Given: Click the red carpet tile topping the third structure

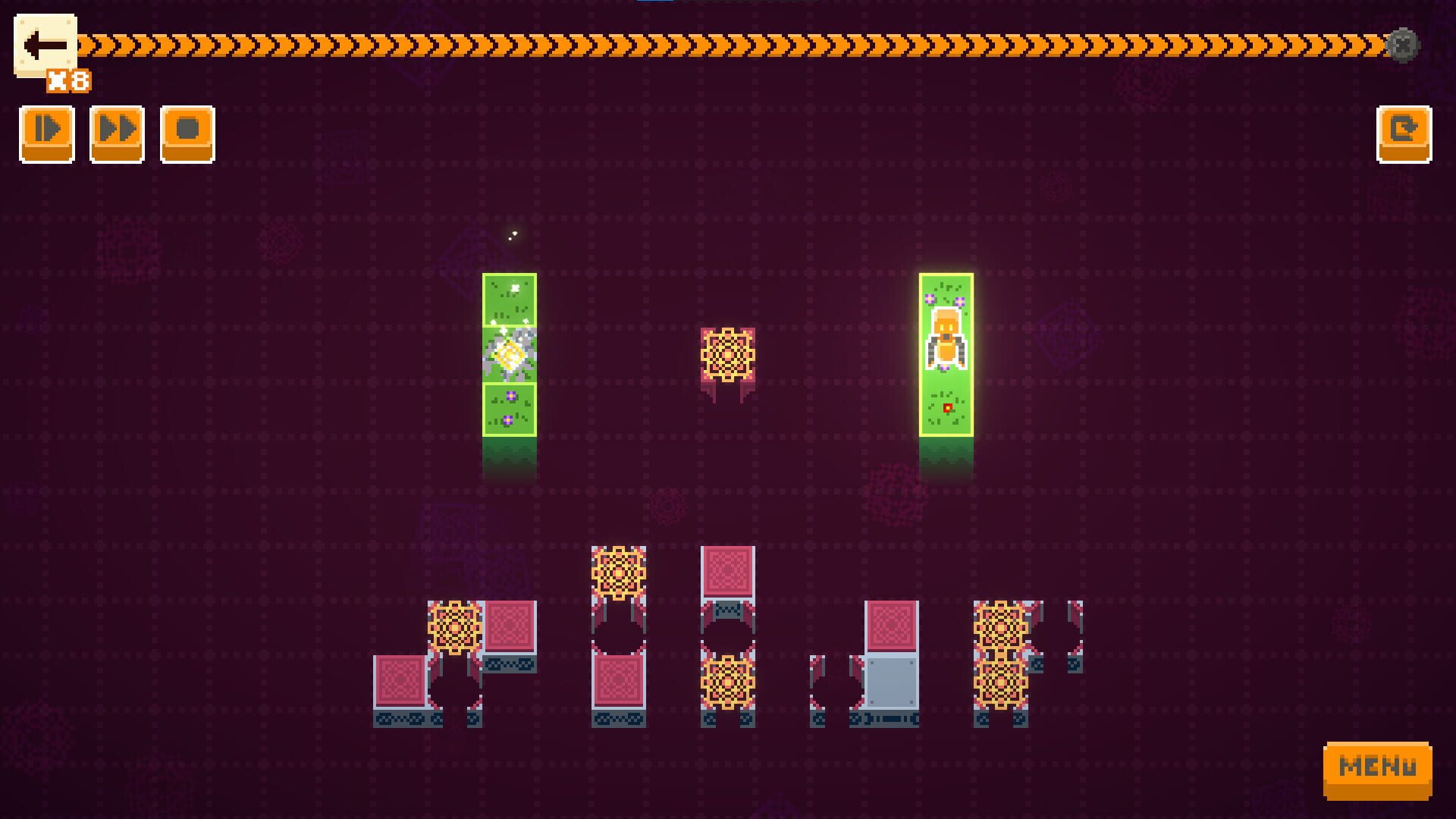Looking at the screenshot, I should pos(729,570).
